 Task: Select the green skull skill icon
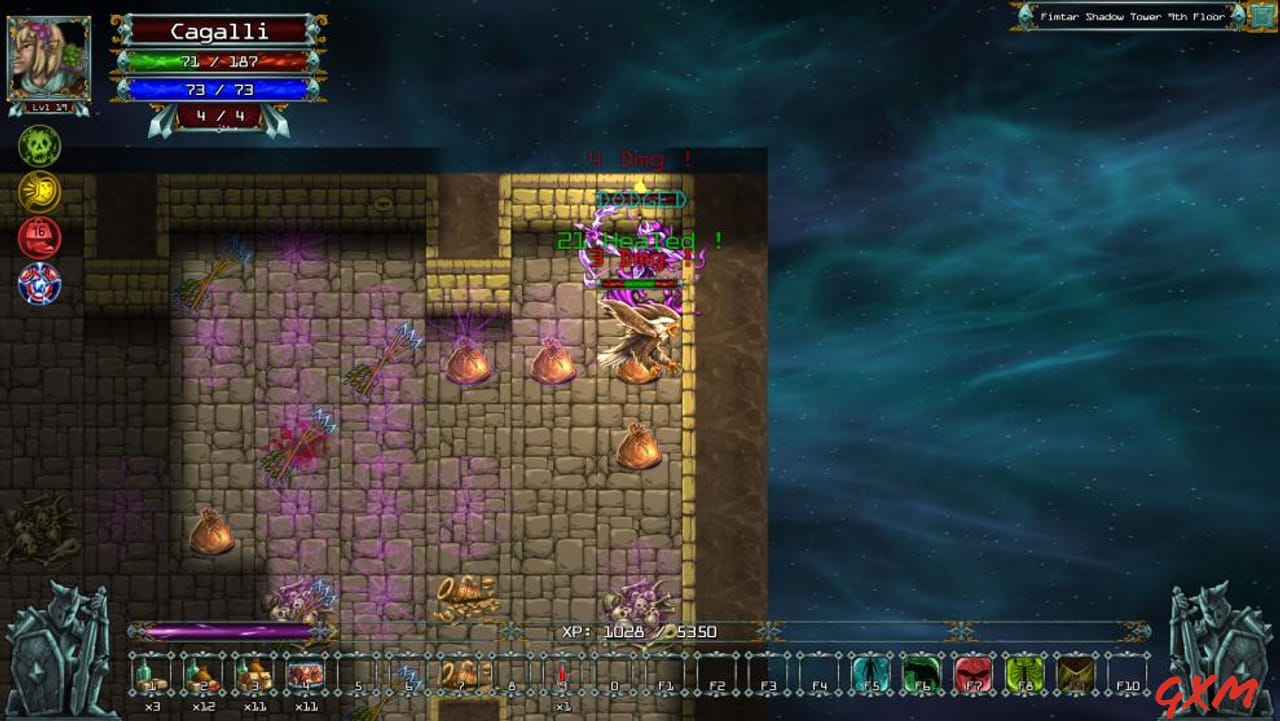[x=40, y=146]
